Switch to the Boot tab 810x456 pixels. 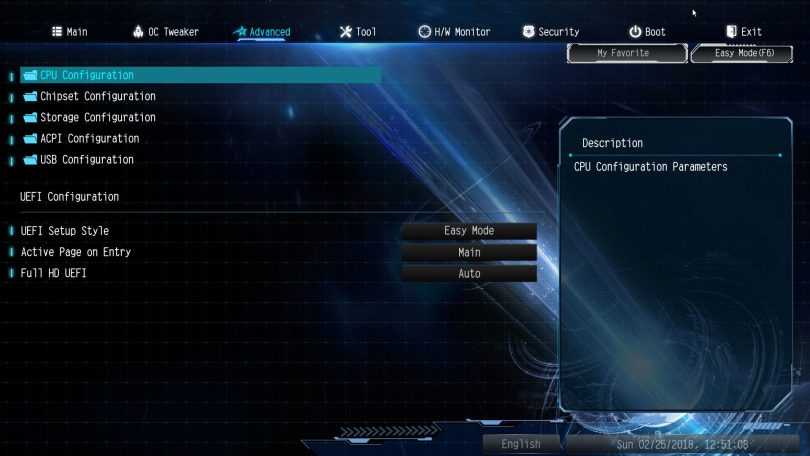pos(647,32)
